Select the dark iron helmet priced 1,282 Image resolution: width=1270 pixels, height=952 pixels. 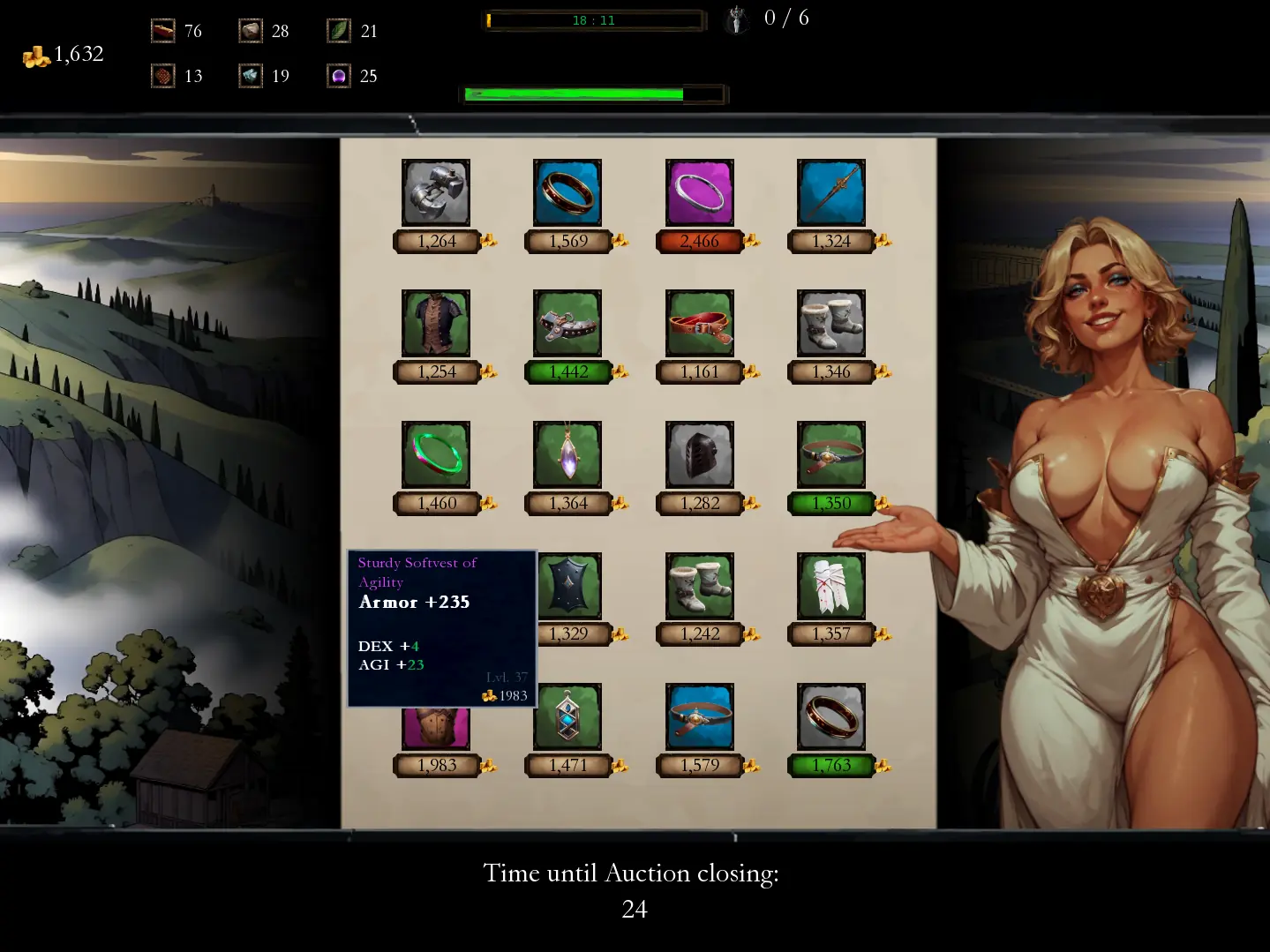[700, 454]
